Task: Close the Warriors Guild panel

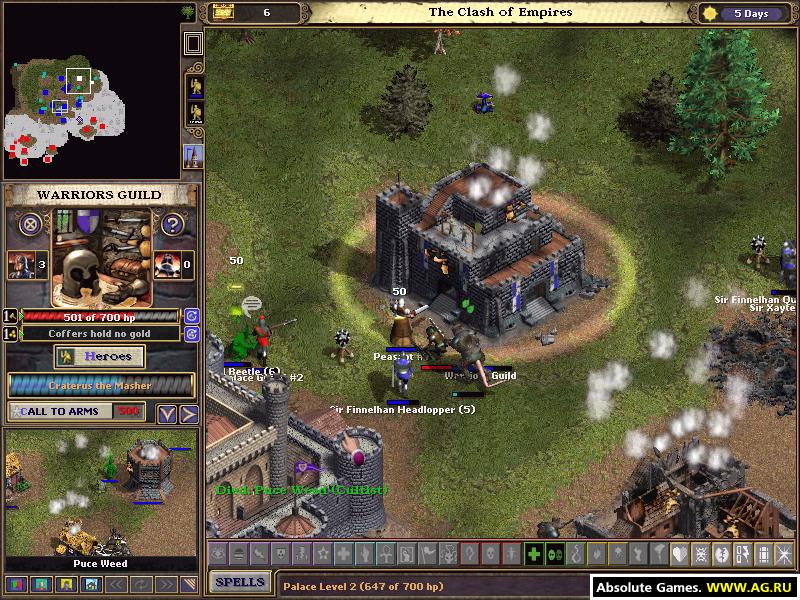Action: [x=32, y=224]
